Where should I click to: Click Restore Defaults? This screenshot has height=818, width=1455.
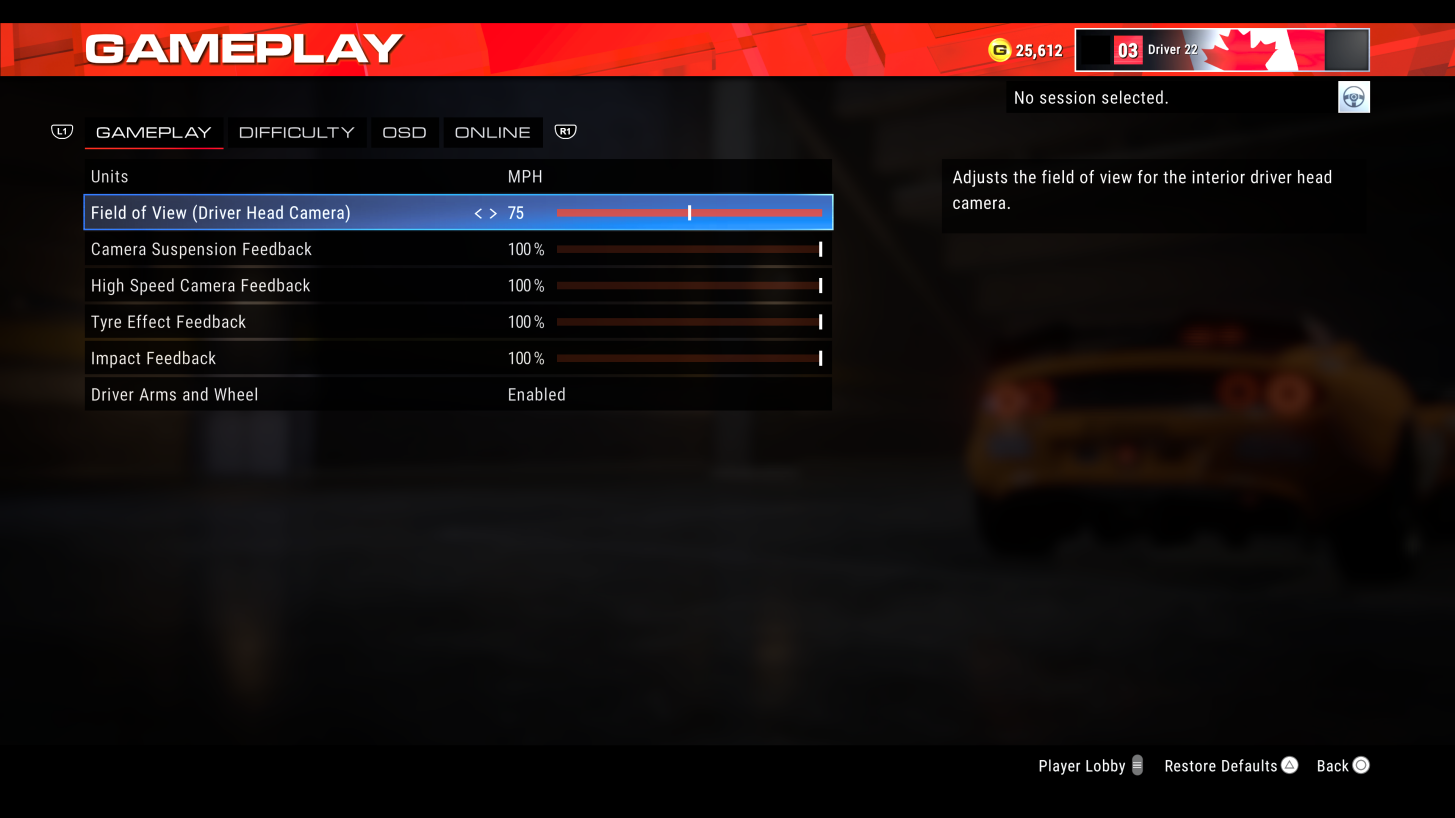pyautogui.click(x=1221, y=765)
